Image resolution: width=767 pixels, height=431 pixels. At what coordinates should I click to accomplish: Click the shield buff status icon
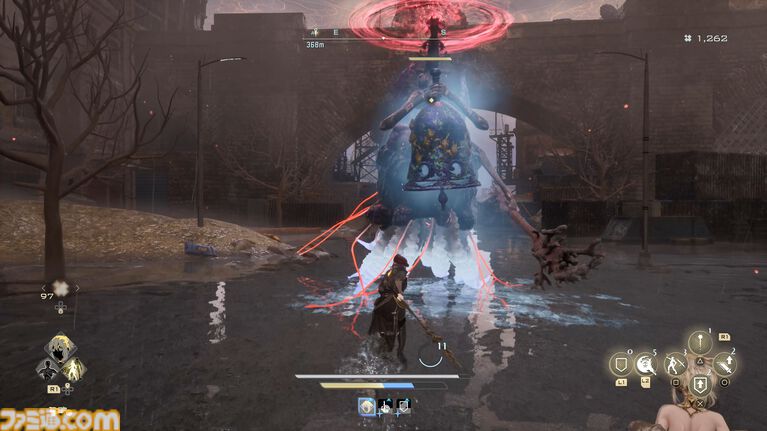pyautogui.click(x=403, y=405)
